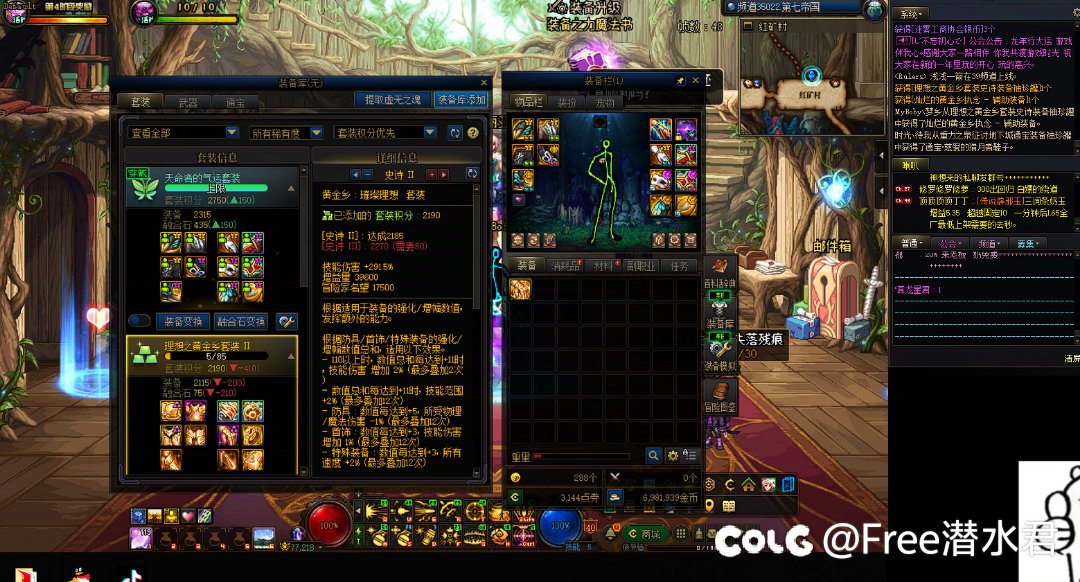Open the 消耗品 inventory tab
The height and width of the screenshot is (582, 1080).
pos(566,266)
